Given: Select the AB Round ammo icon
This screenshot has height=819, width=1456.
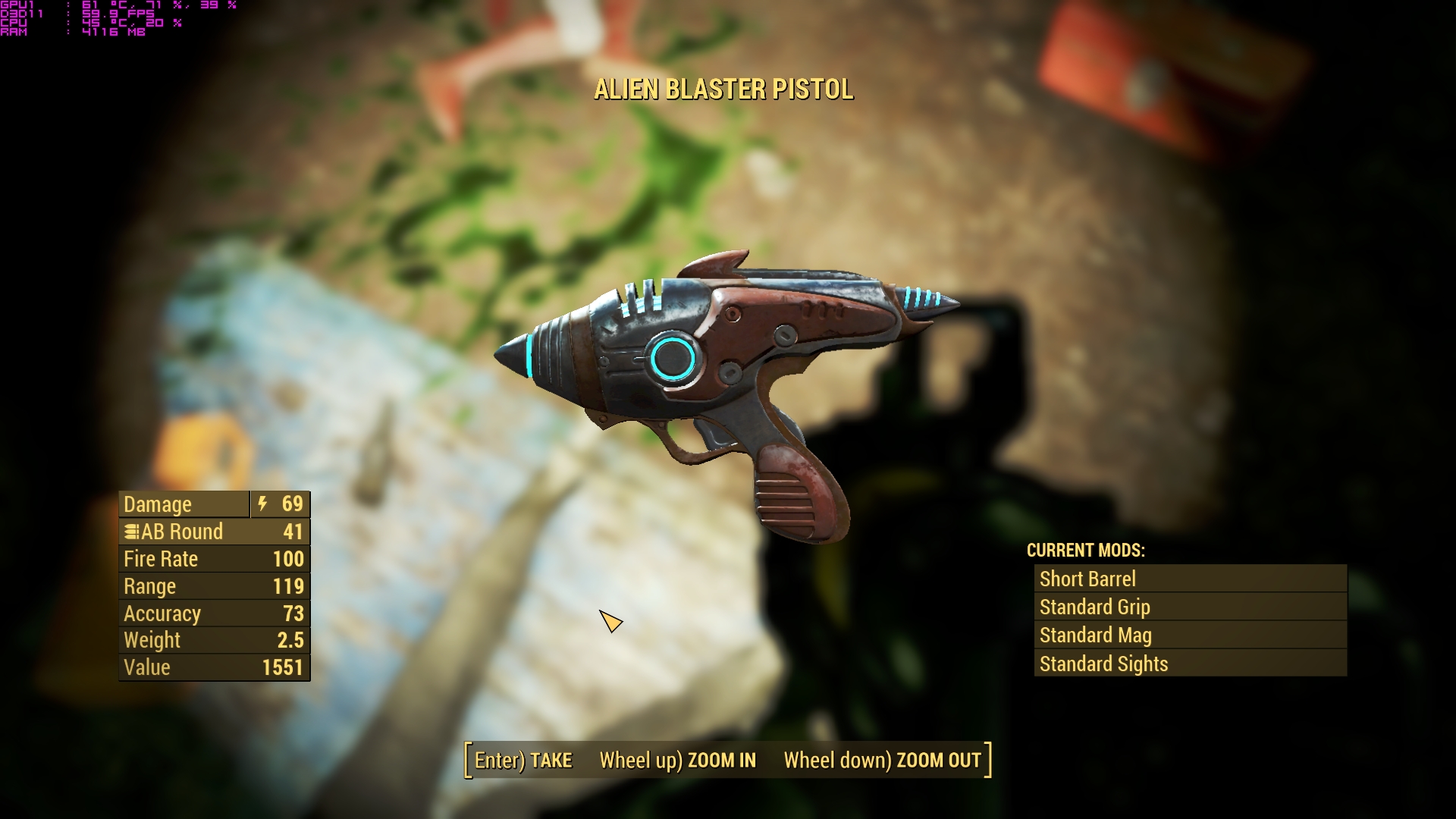Looking at the screenshot, I should coord(133,532).
